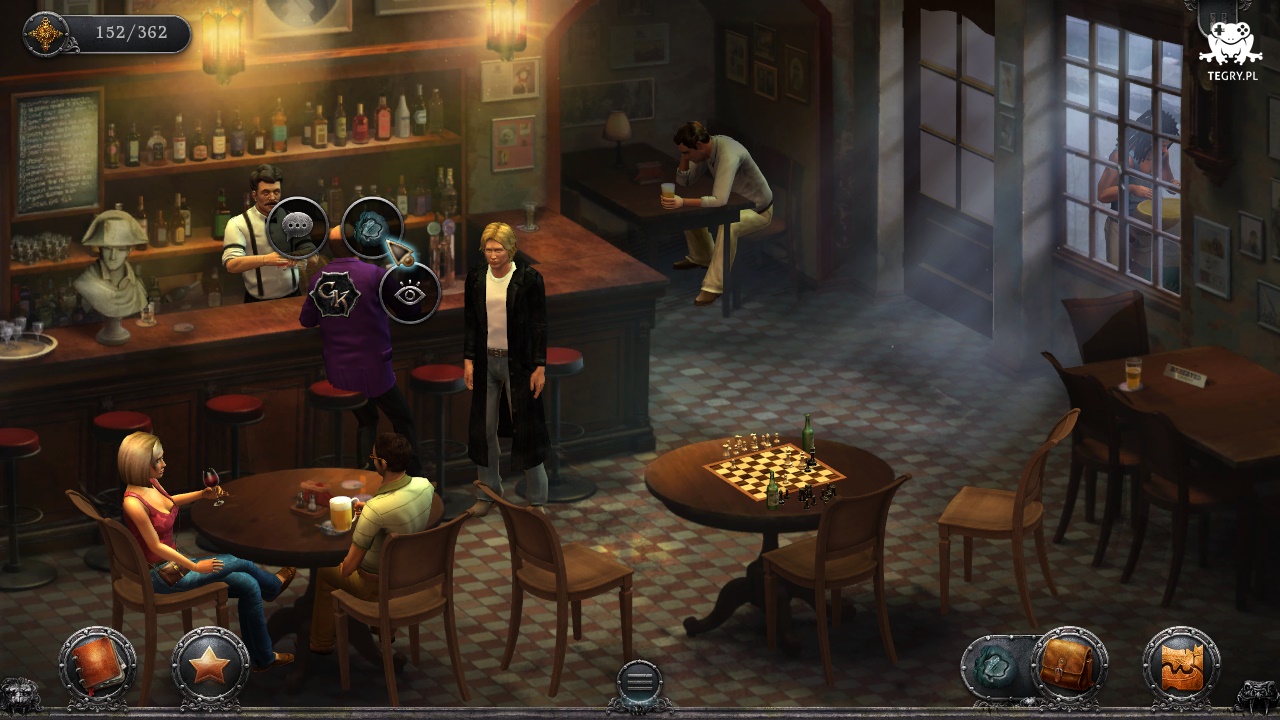
Task: Open the star hints button
Action: (210, 665)
